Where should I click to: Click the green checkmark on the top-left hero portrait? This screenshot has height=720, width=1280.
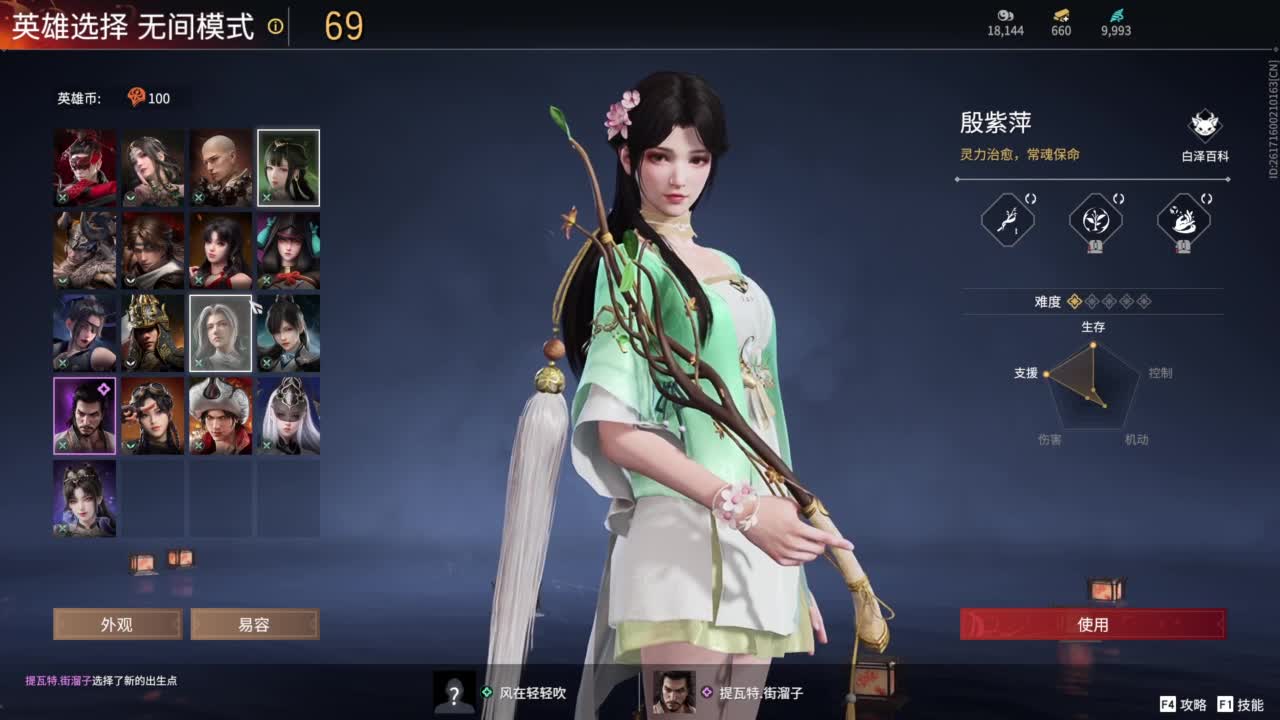(x=62, y=197)
